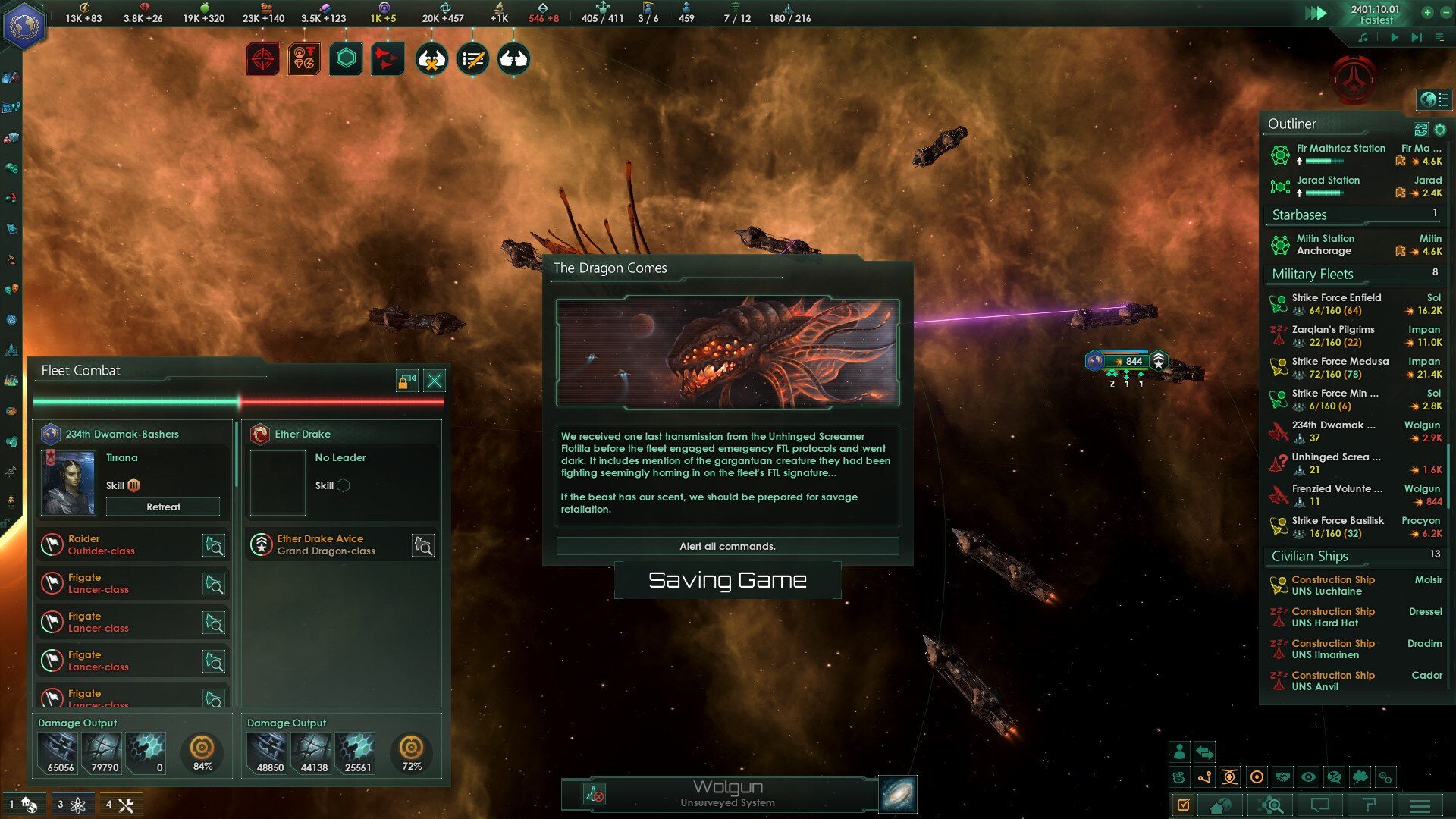
Task: Inspect the Ether Drake Avice ship
Action: point(423,545)
